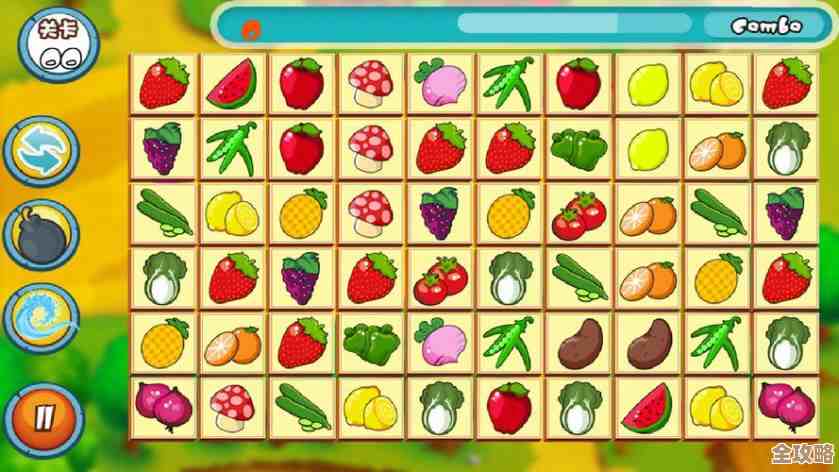Viewport: 839px width, 472px height.
Task: Pick the tomato tile between strawberry and cabbage
Action: pyautogui.click(x=441, y=278)
